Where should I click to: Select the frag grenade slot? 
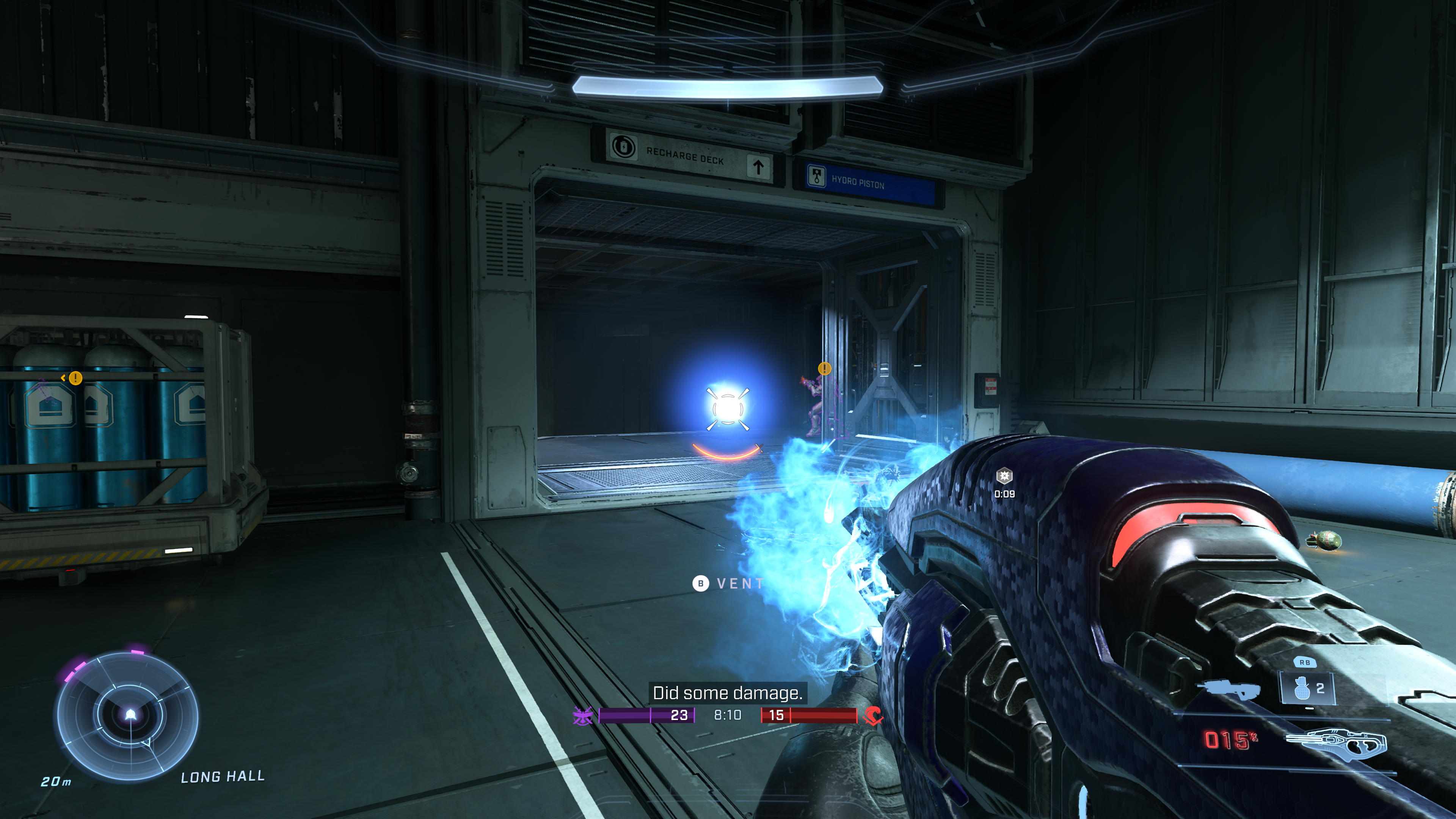click(x=1307, y=689)
